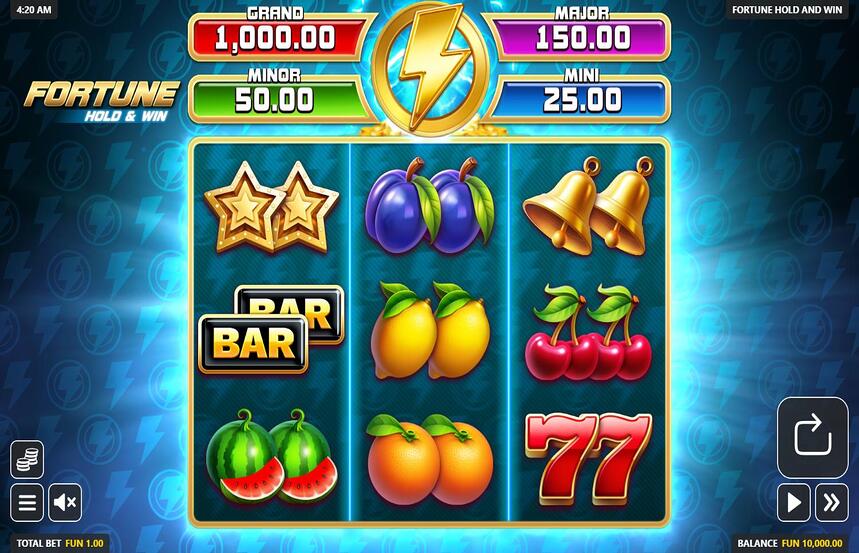Image resolution: width=859 pixels, height=553 pixels.
Task: Open the hamburger menu
Action: click(27, 502)
